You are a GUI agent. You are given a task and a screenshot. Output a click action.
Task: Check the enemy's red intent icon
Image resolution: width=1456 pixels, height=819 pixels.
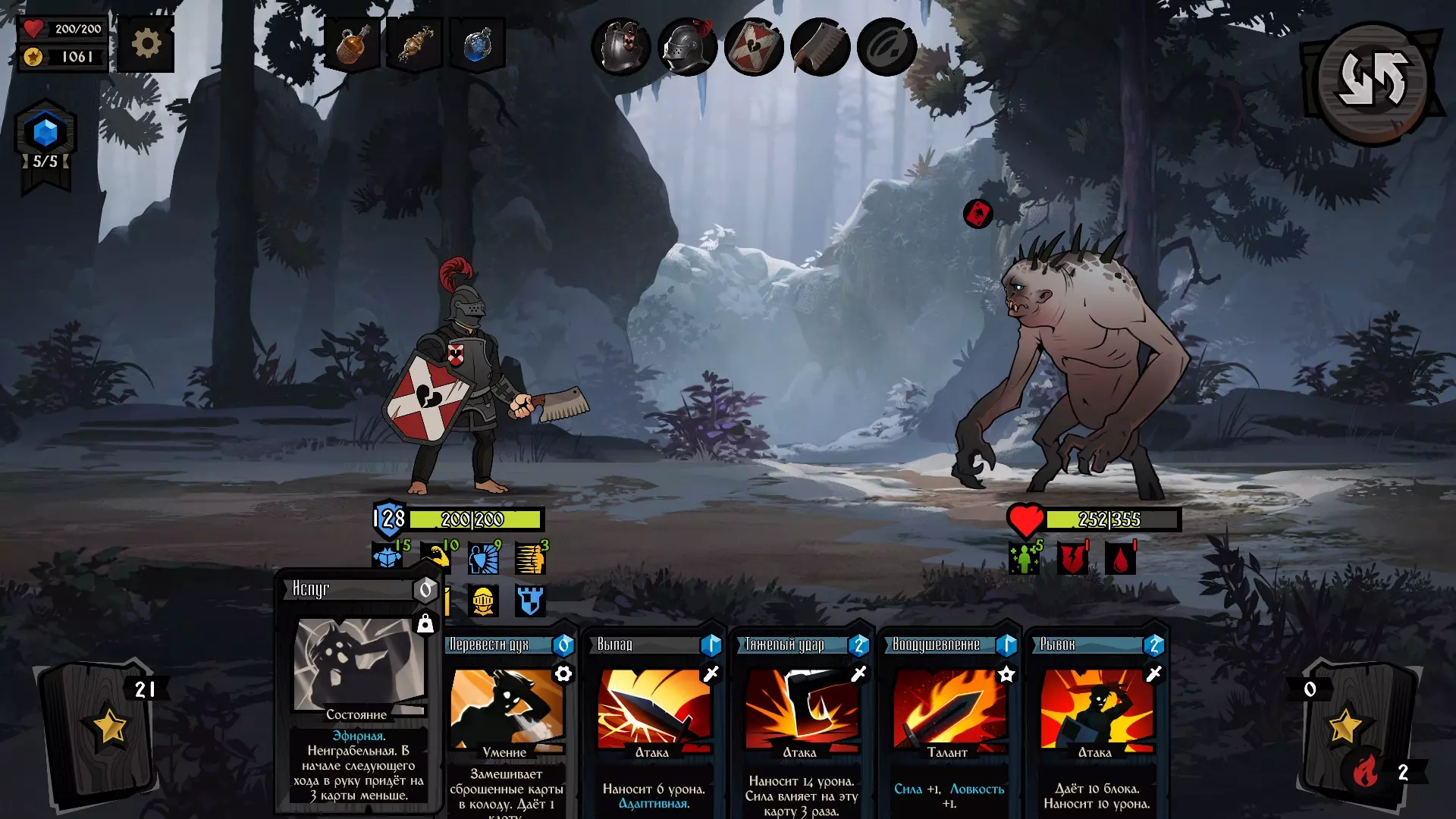978,214
